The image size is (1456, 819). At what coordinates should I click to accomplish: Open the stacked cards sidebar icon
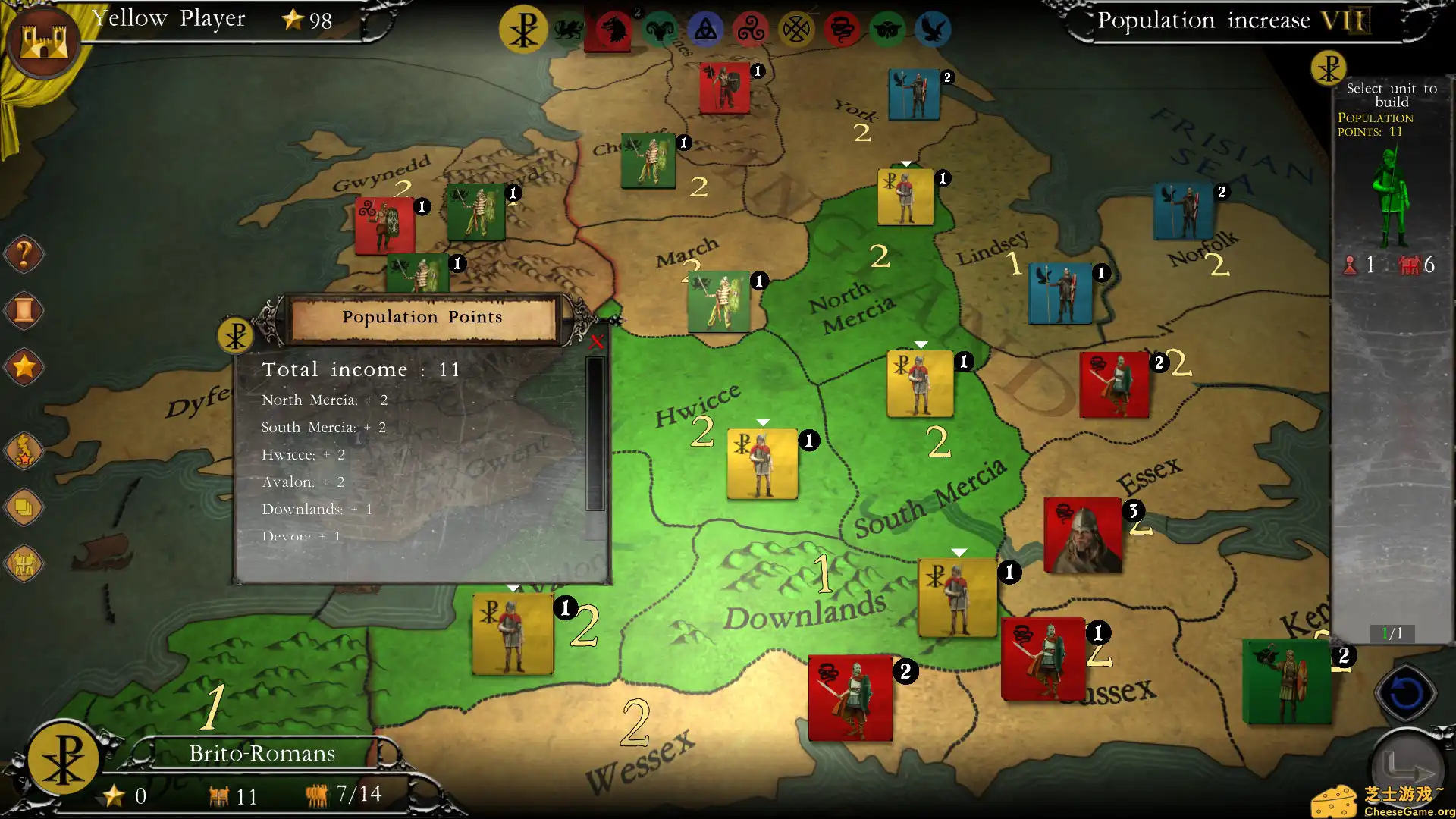point(24,508)
